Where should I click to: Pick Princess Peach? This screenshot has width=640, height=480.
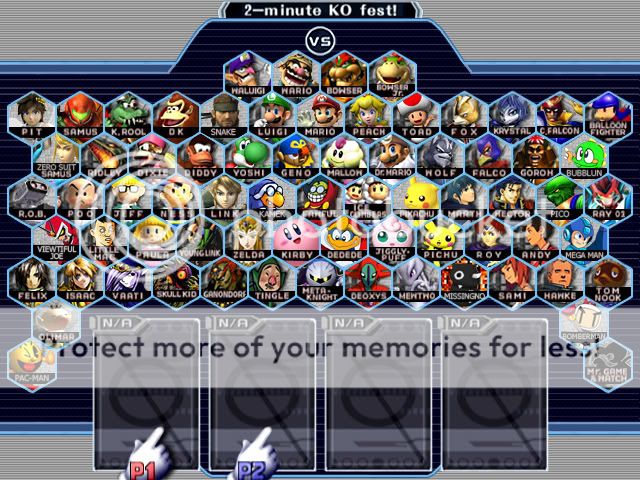368,113
